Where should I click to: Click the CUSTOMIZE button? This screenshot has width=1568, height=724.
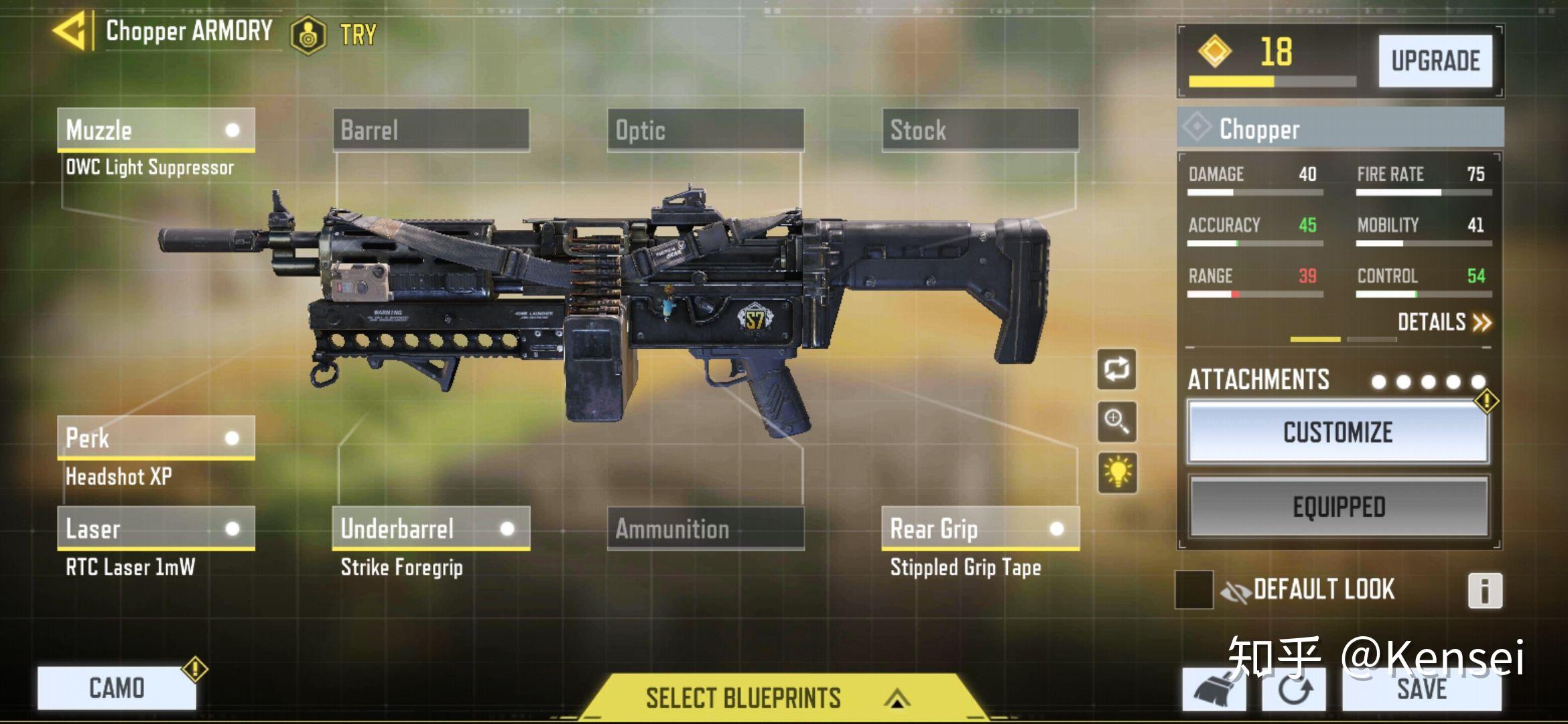tap(1337, 432)
